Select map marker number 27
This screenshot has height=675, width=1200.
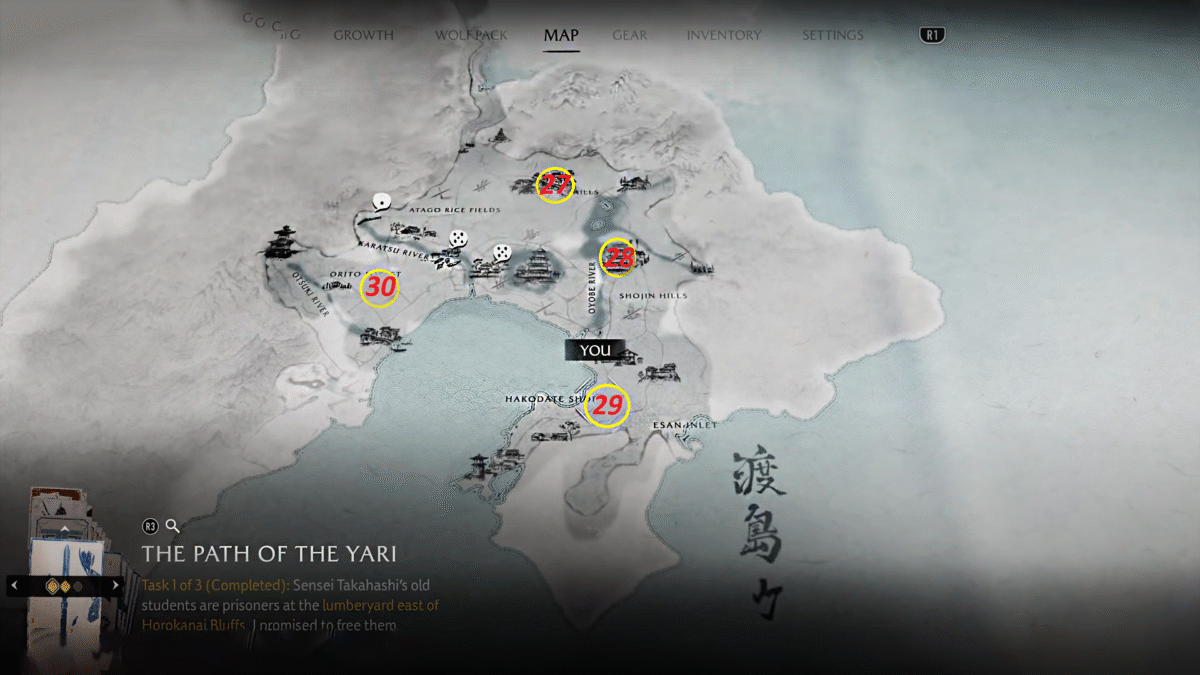pyautogui.click(x=554, y=184)
